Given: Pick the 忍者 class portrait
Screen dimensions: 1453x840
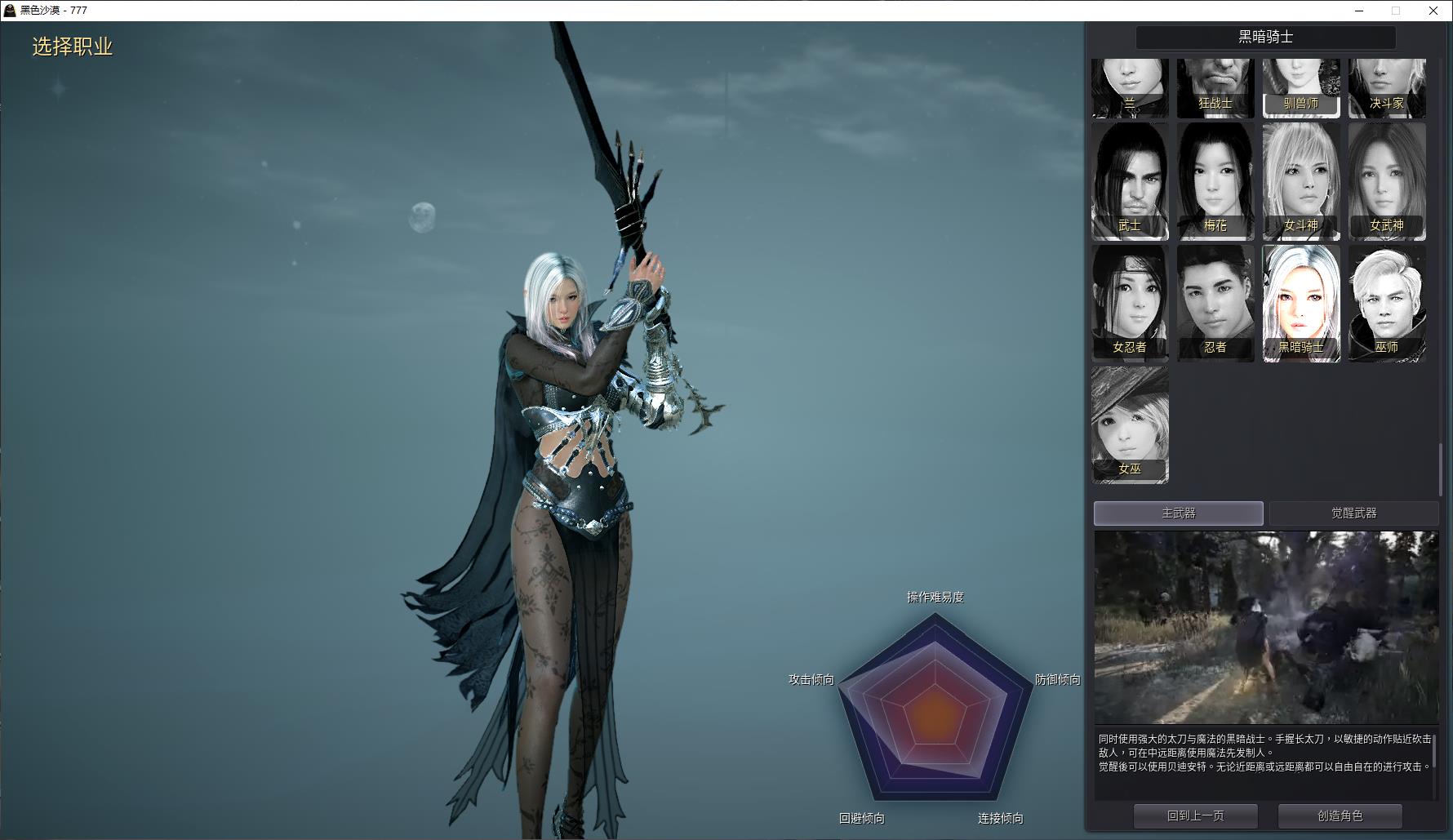Looking at the screenshot, I should (1215, 303).
